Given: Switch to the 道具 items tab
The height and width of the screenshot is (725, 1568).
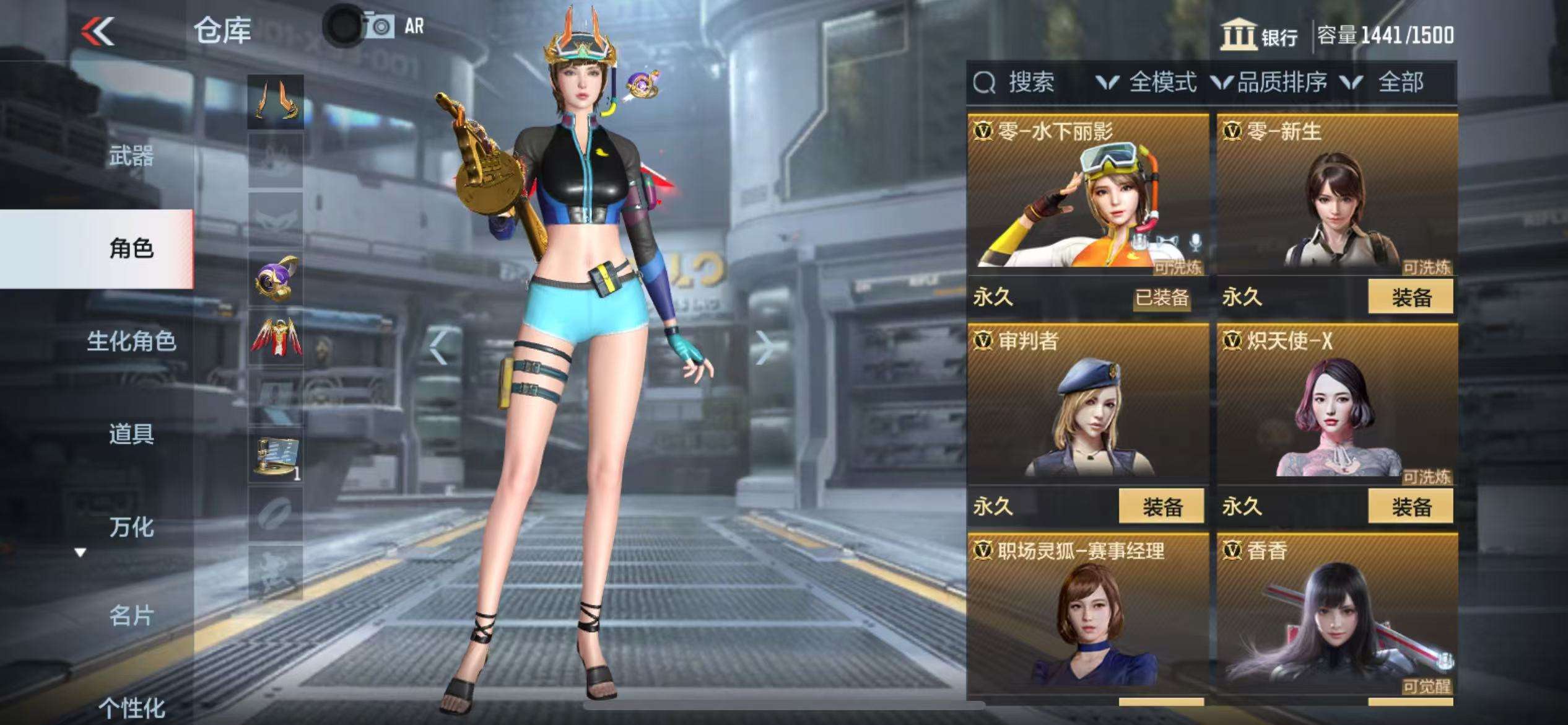Looking at the screenshot, I should coord(131,434).
